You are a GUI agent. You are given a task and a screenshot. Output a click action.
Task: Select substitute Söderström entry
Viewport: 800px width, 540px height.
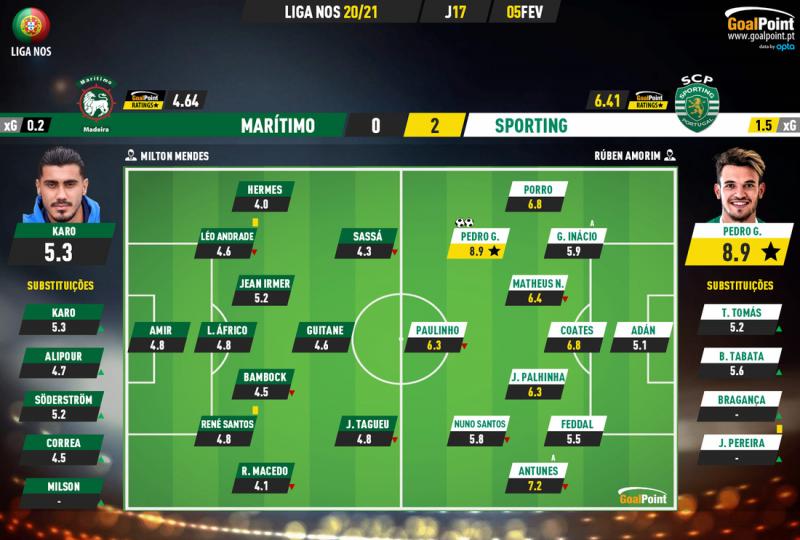click(x=63, y=407)
